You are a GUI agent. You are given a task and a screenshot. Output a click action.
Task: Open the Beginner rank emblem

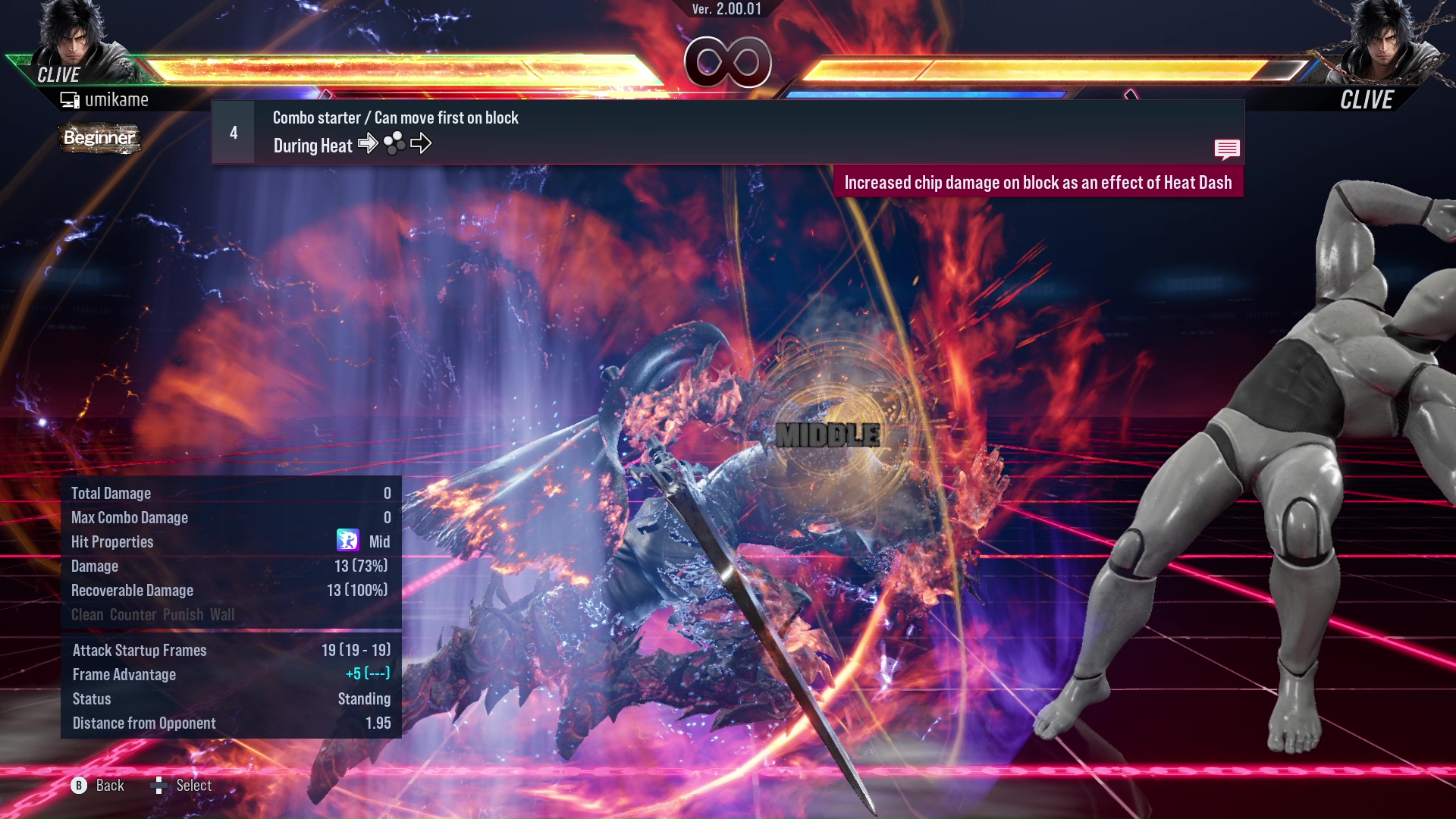99,139
